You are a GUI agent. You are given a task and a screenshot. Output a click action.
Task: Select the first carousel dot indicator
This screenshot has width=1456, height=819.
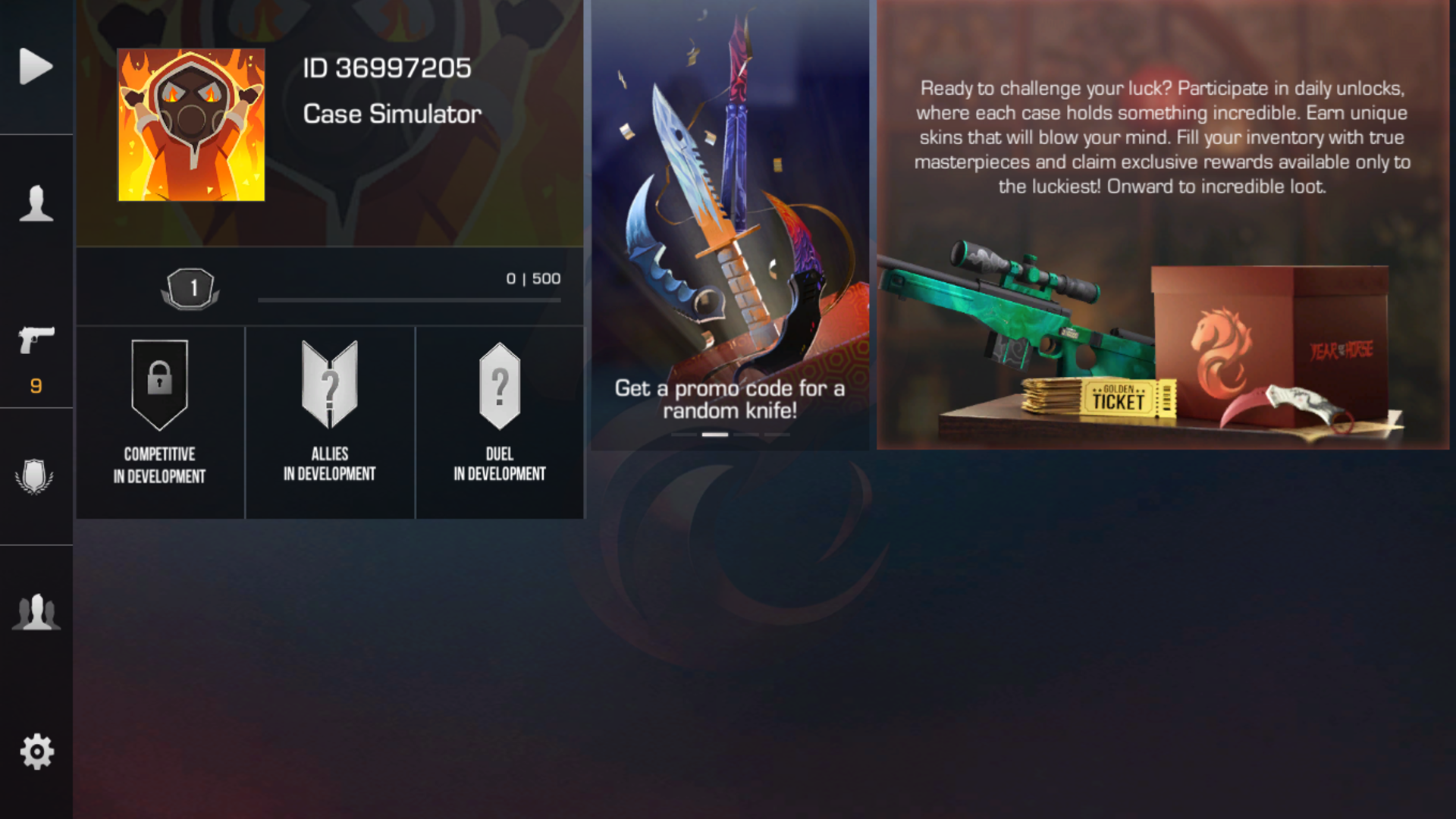685,435
